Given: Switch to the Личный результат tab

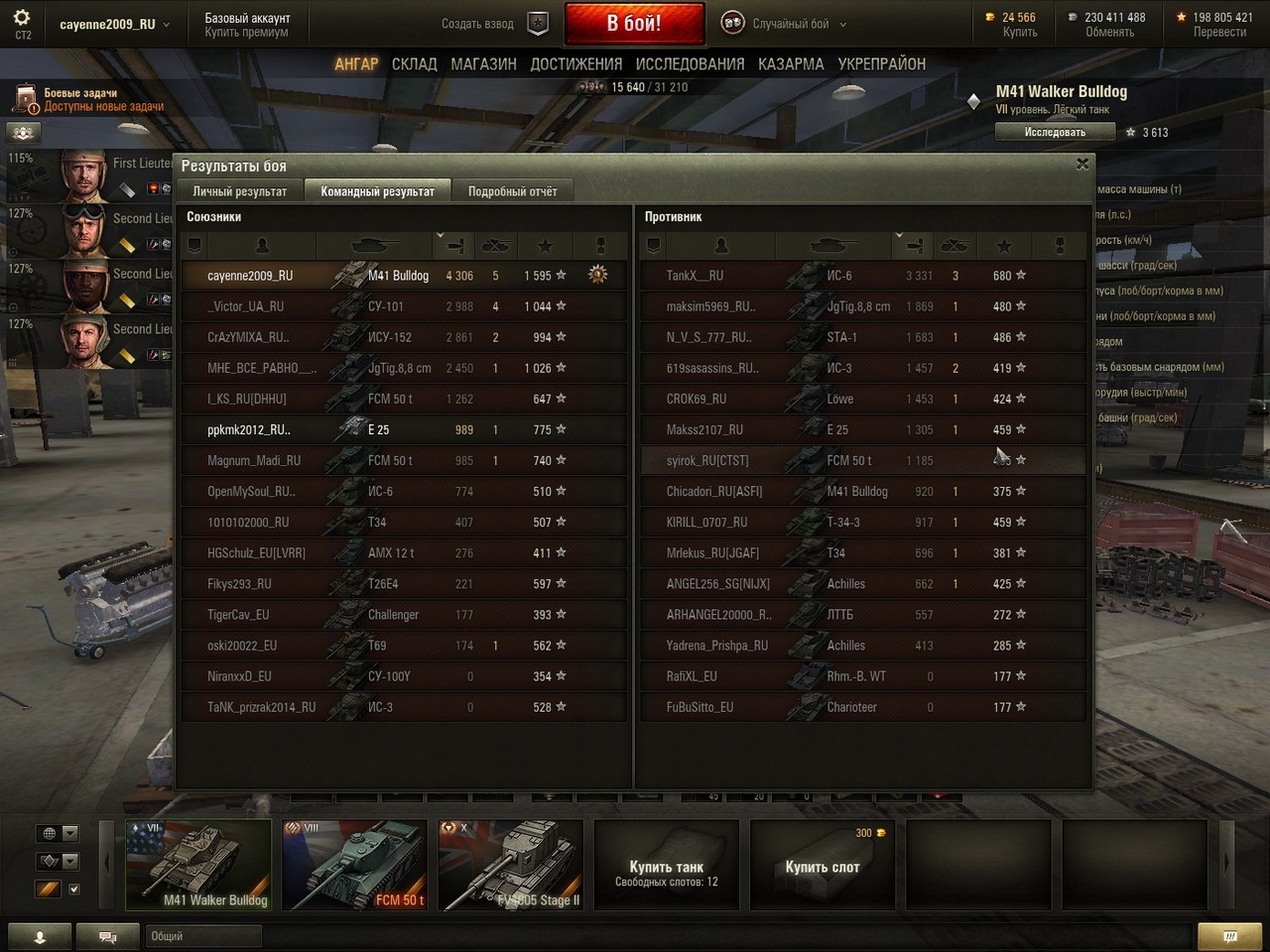Looking at the screenshot, I should pyautogui.click(x=240, y=191).
